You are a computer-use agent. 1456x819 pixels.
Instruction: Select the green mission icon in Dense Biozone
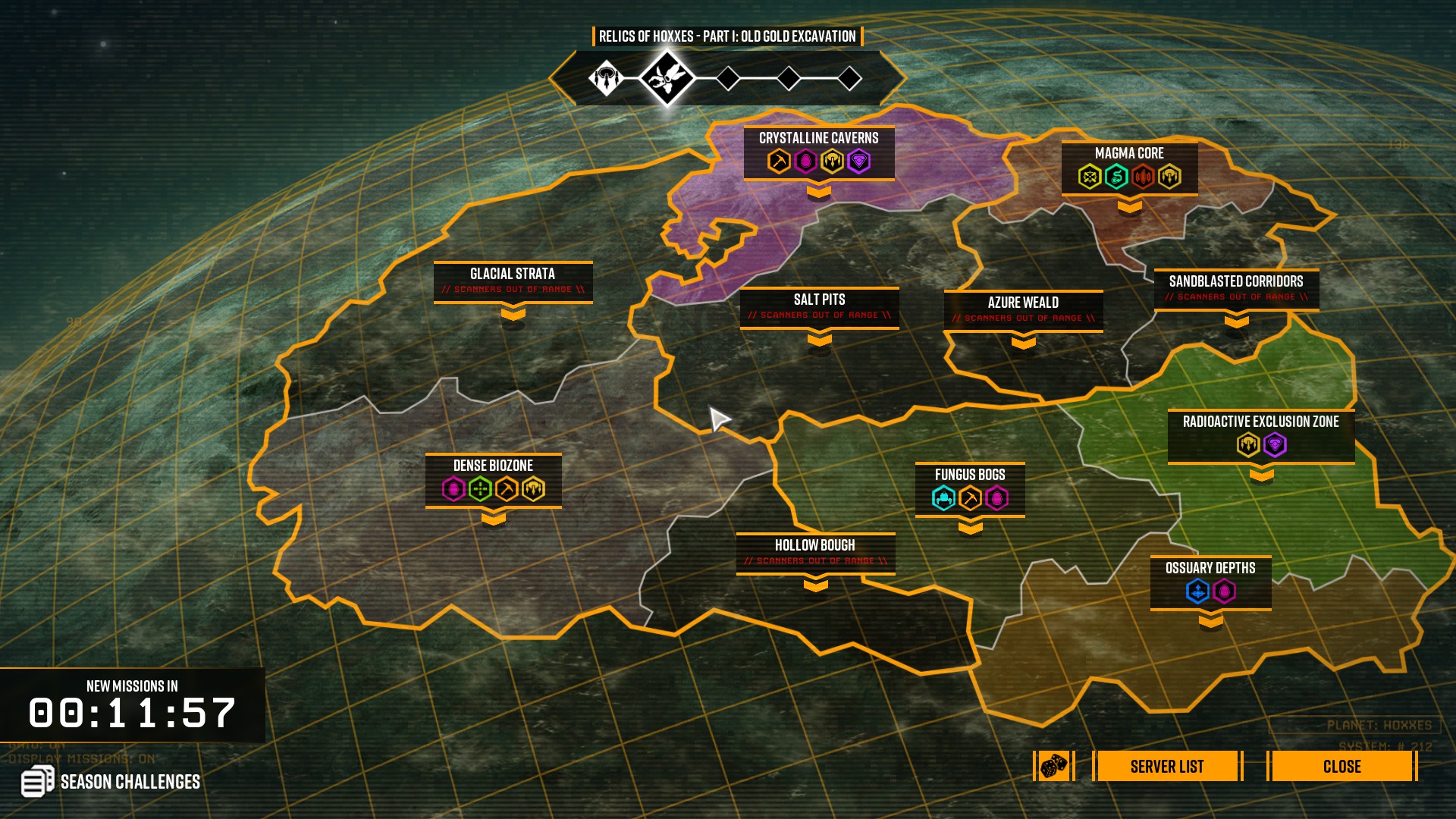point(480,489)
